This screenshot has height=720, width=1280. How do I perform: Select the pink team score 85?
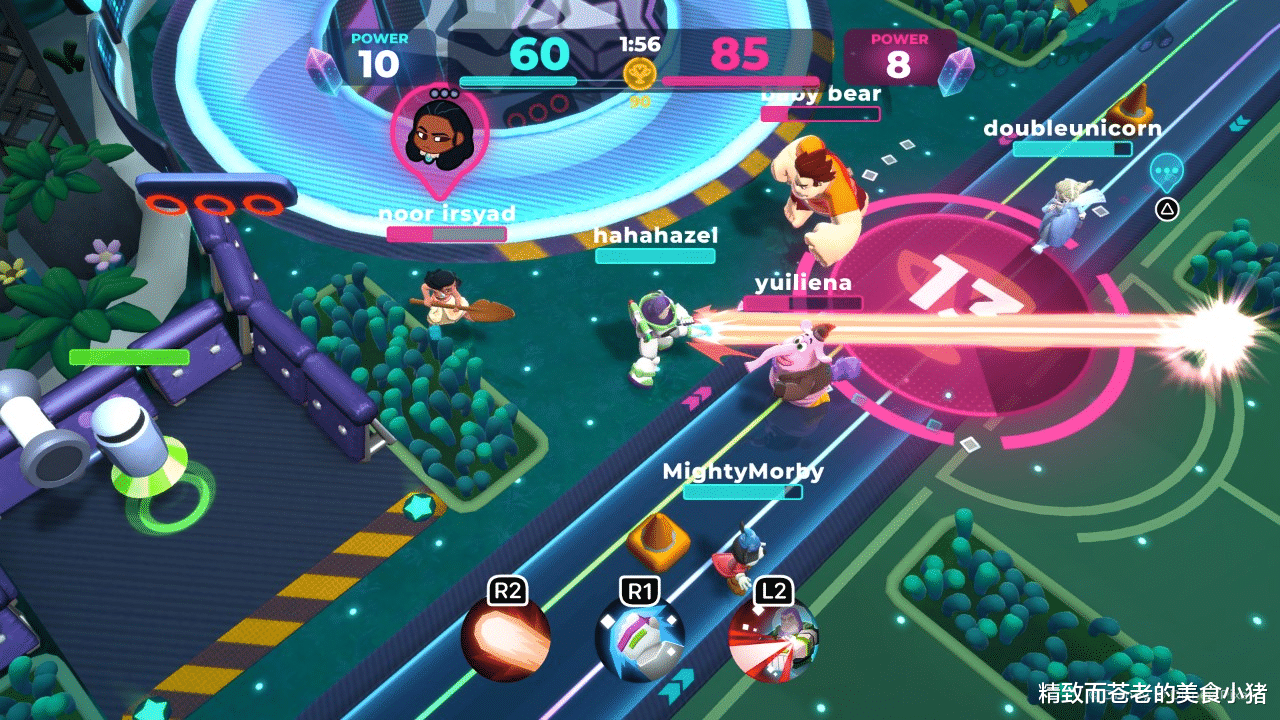coord(742,55)
